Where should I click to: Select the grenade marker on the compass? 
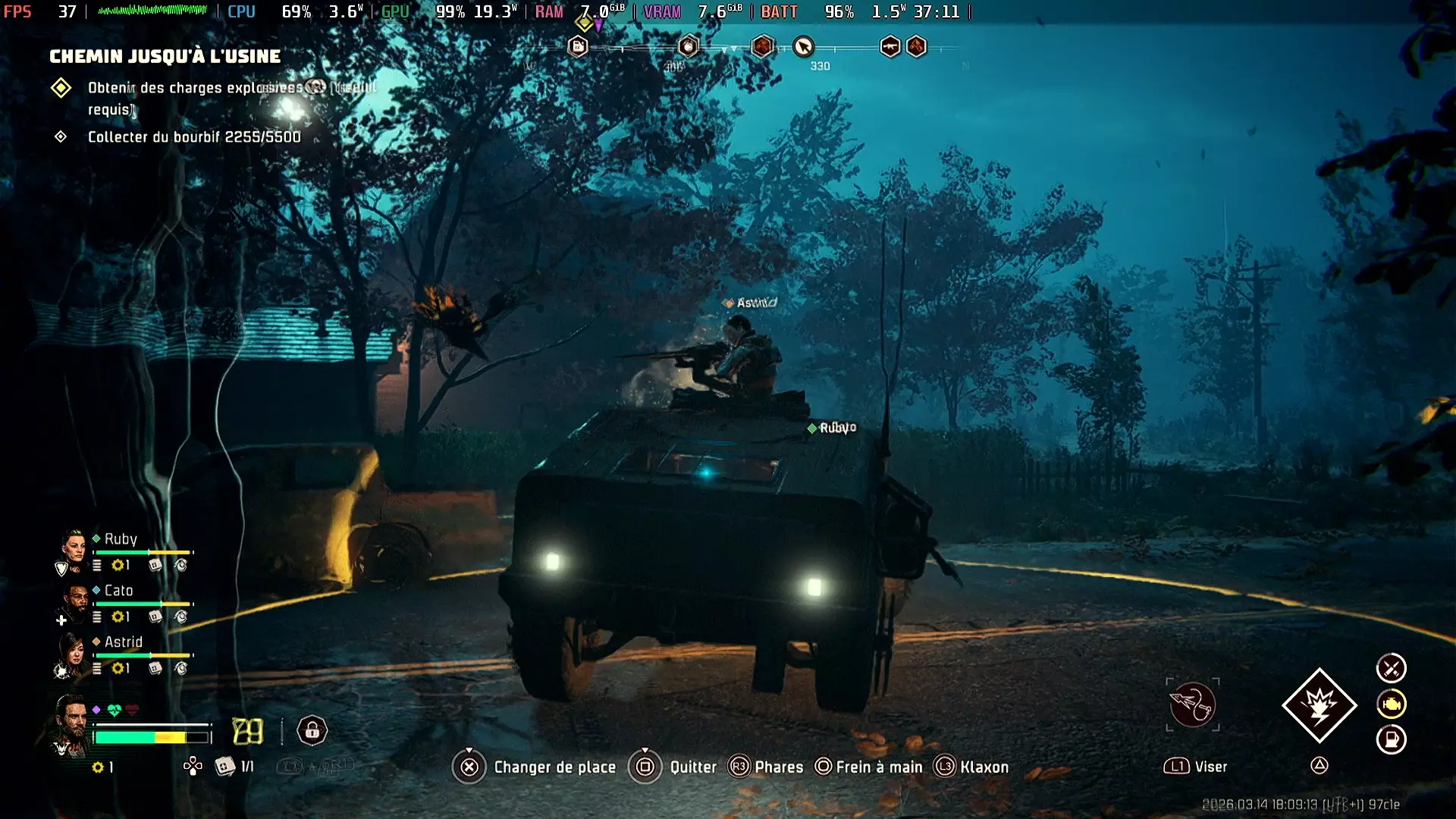[688, 47]
